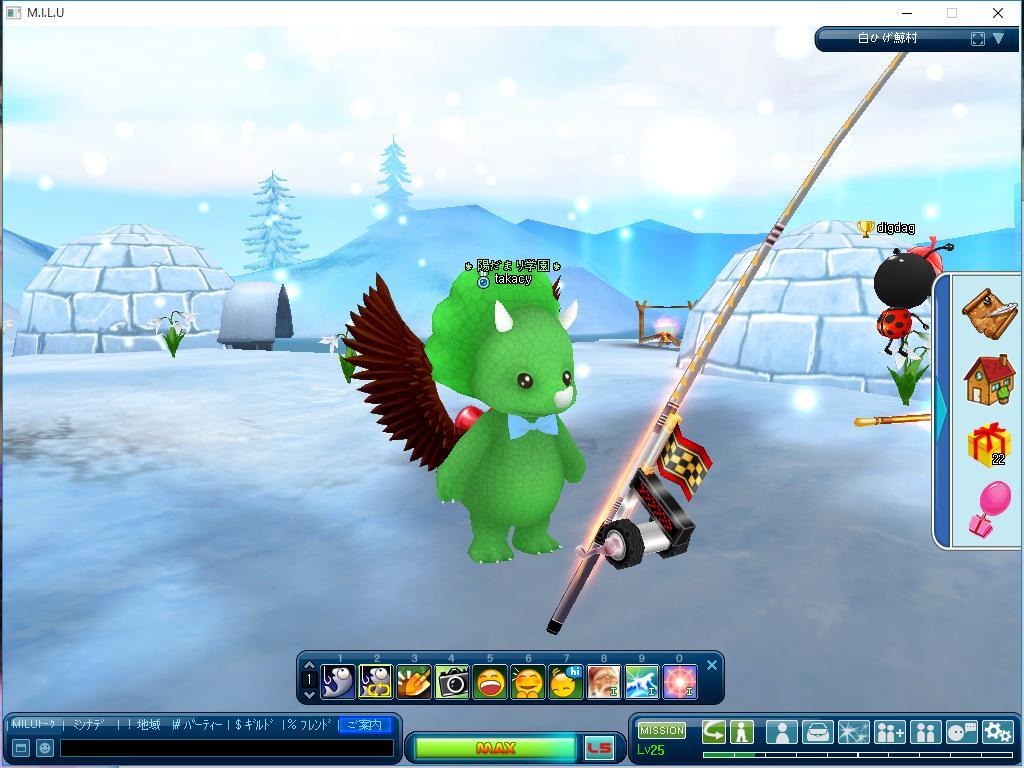1024x768 pixels.
Task: Open the house icon in side panel
Action: coord(990,380)
